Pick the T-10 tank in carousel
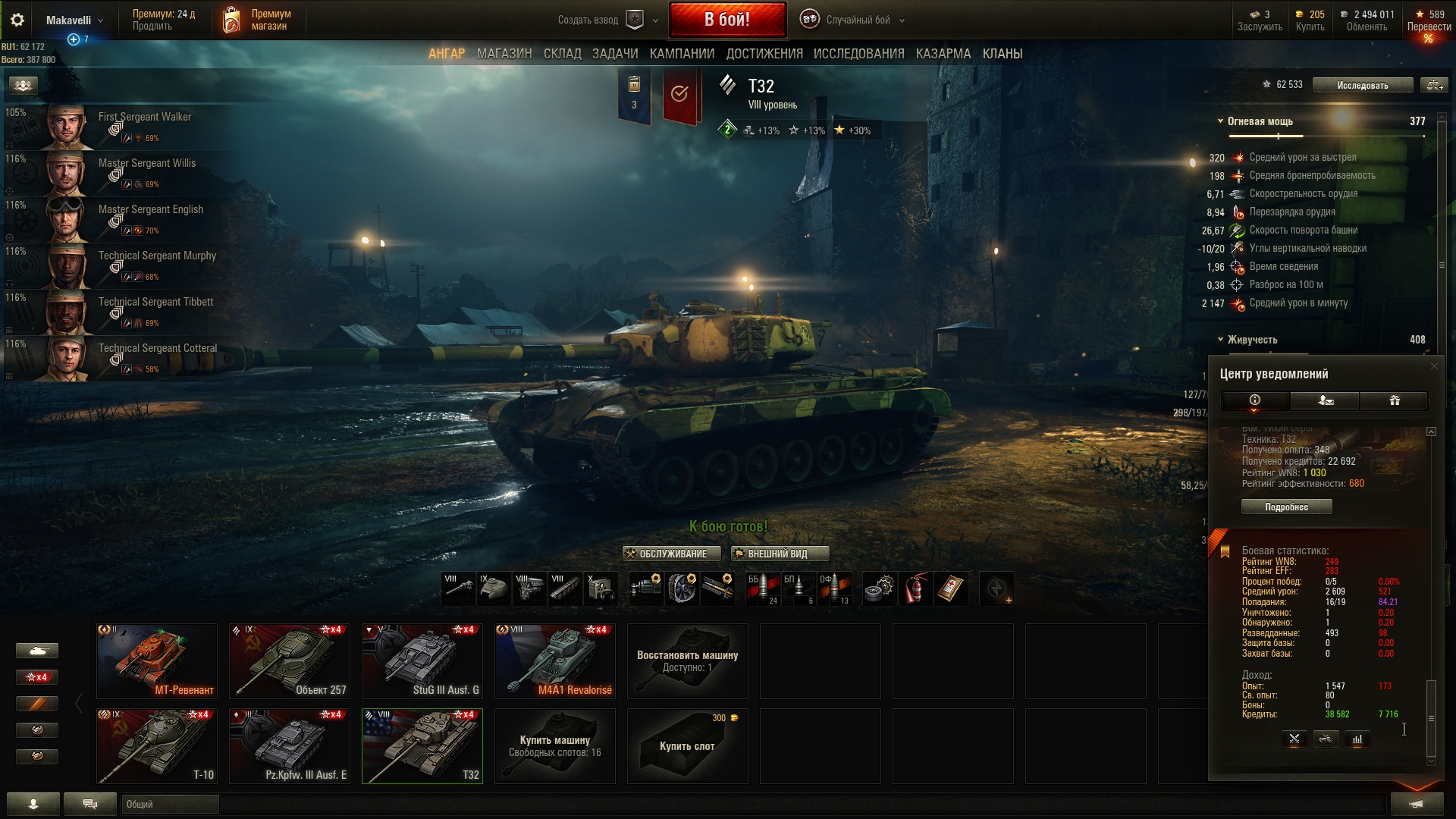This screenshot has width=1456, height=819. click(x=157, y=745)
